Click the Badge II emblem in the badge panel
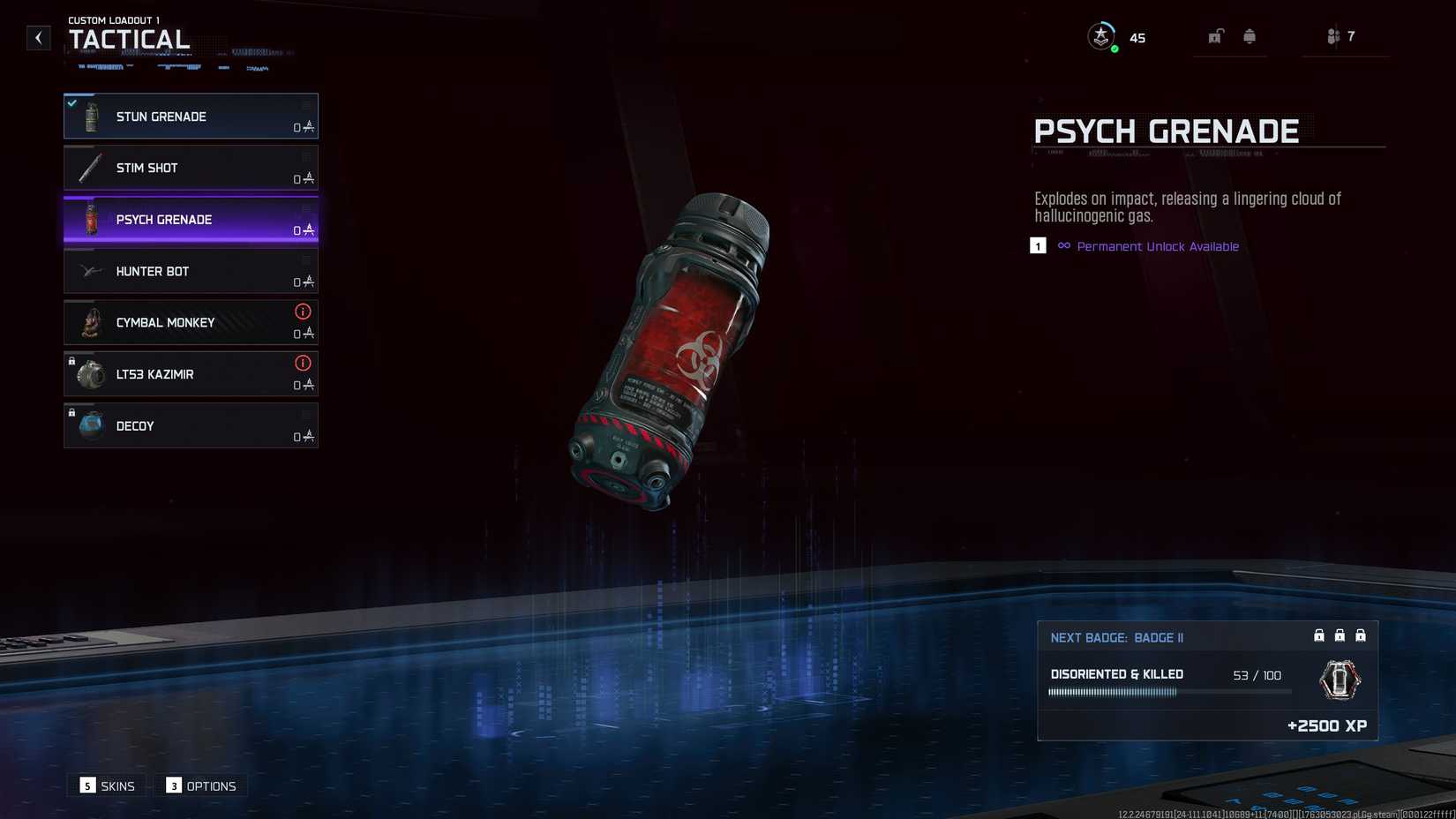 [1340, 680]
